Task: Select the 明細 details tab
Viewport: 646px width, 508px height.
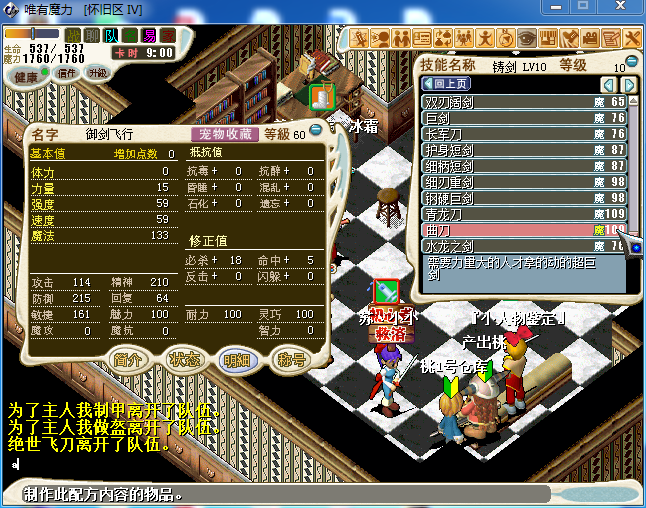Action: point(237,359)
